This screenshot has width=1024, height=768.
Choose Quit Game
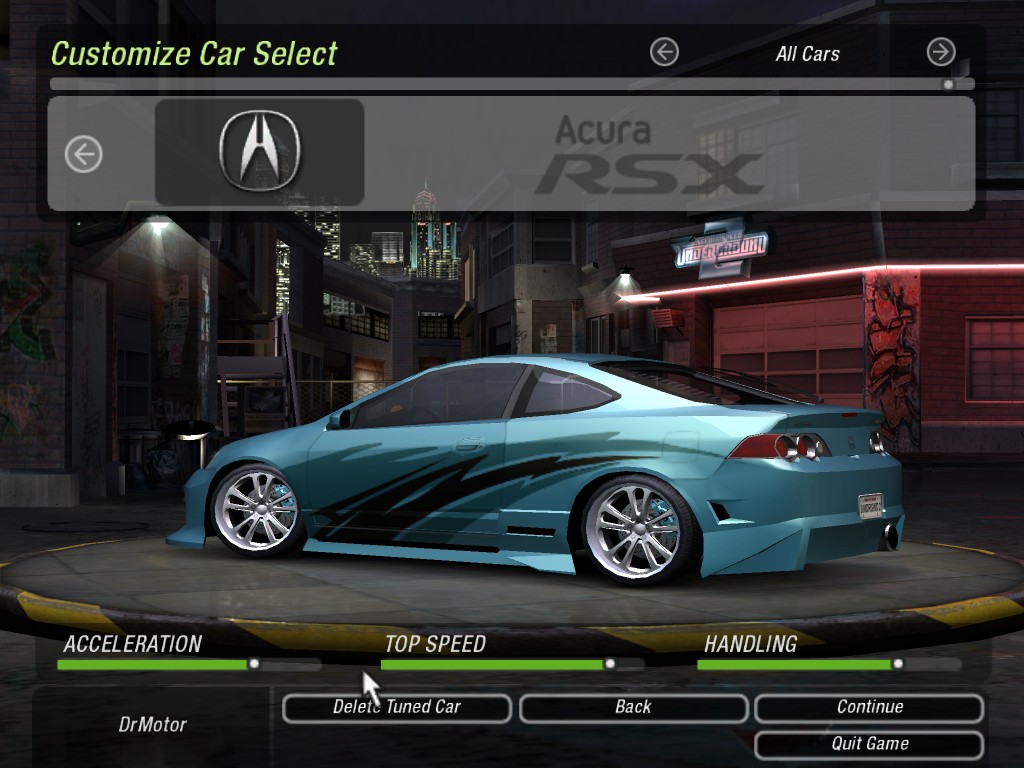click(869, 745)
